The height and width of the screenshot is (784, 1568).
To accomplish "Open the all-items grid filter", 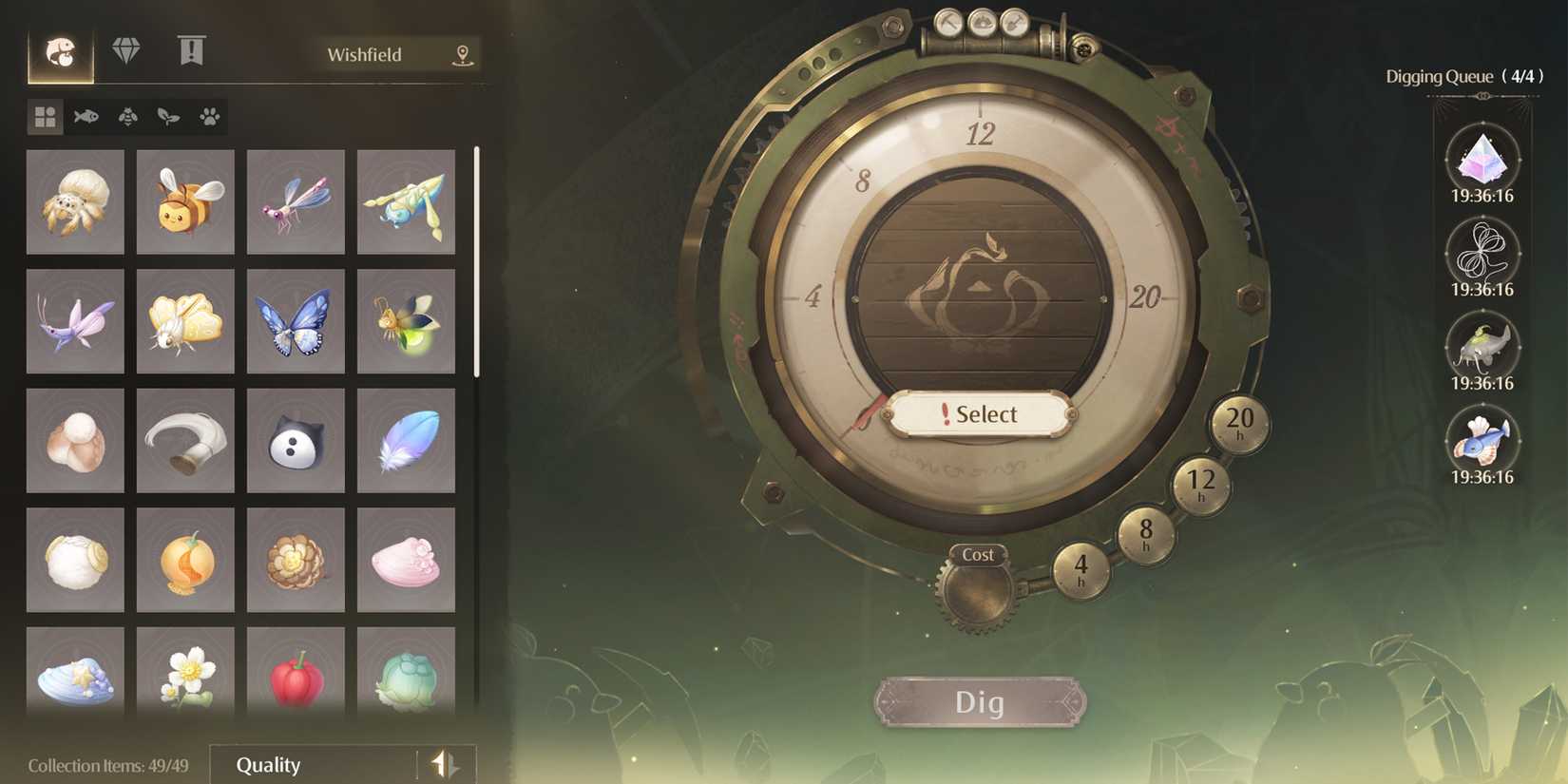I will (44, 118).
